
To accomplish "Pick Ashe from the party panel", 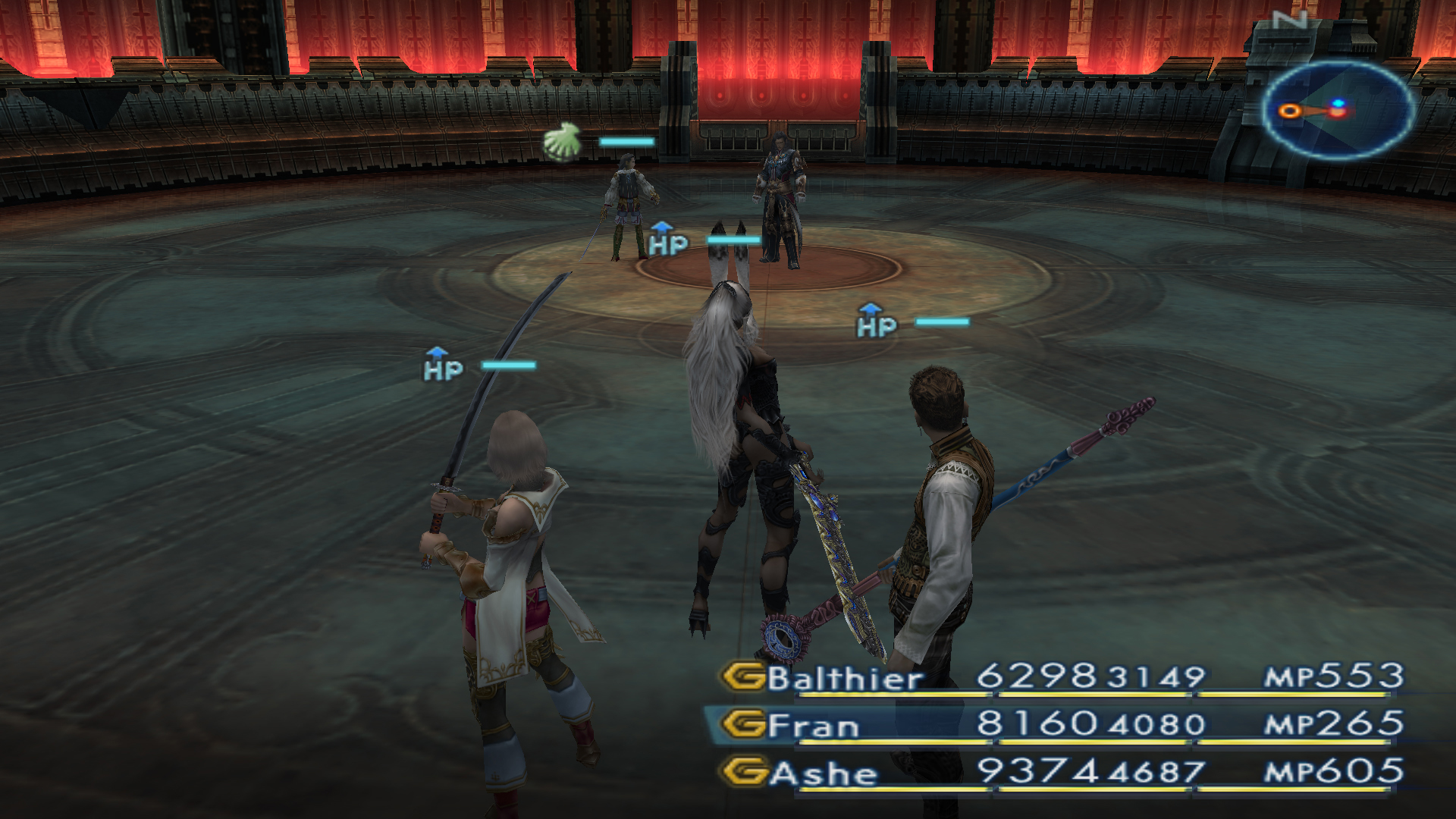I will pyautogui.click(x=823, y=773).
